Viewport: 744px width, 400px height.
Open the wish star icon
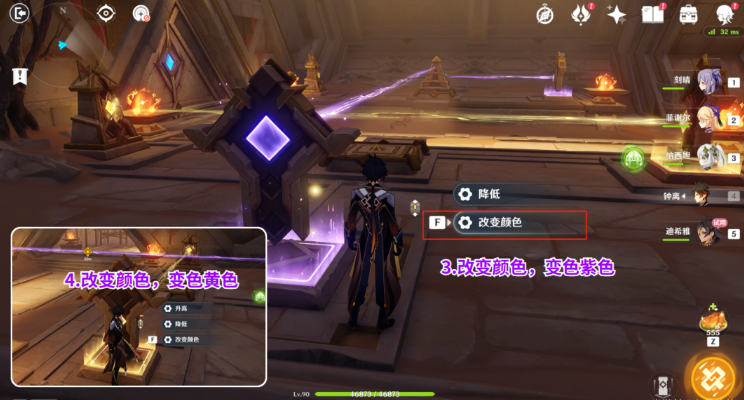(x=617, y=14)
